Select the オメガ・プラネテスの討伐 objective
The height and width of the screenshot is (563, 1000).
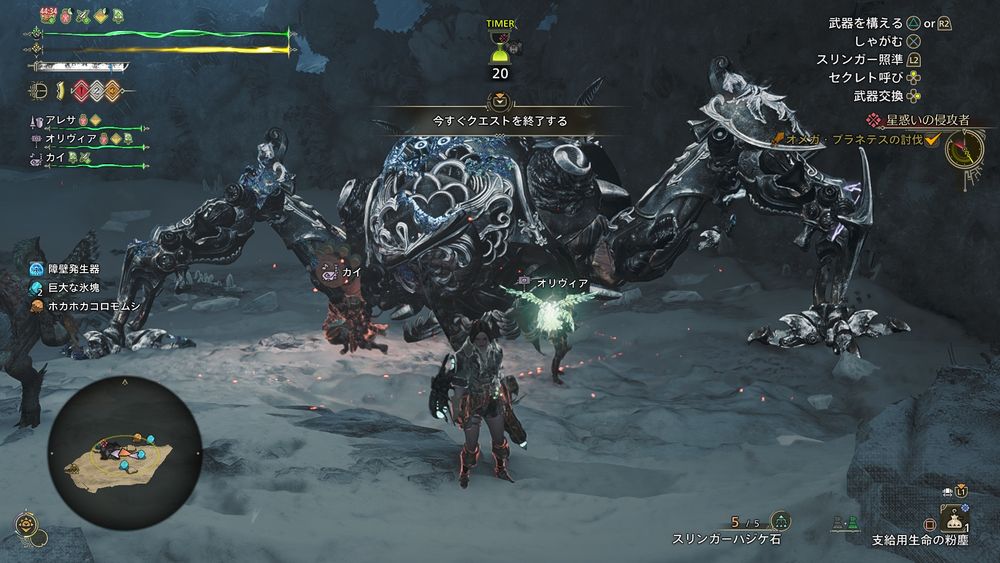tap(858, 139)
